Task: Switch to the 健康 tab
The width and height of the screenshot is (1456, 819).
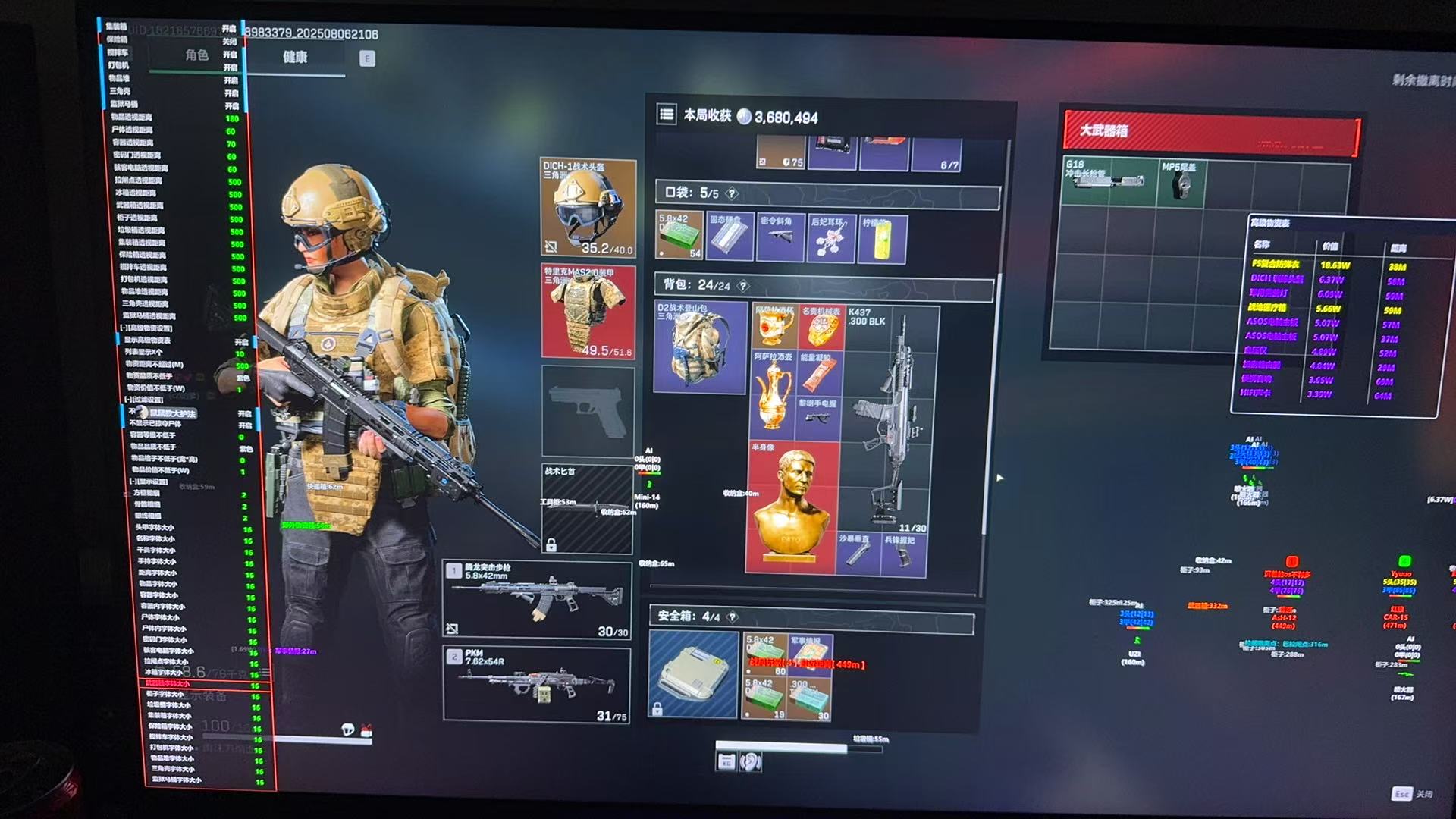Action: coord(295,58)
